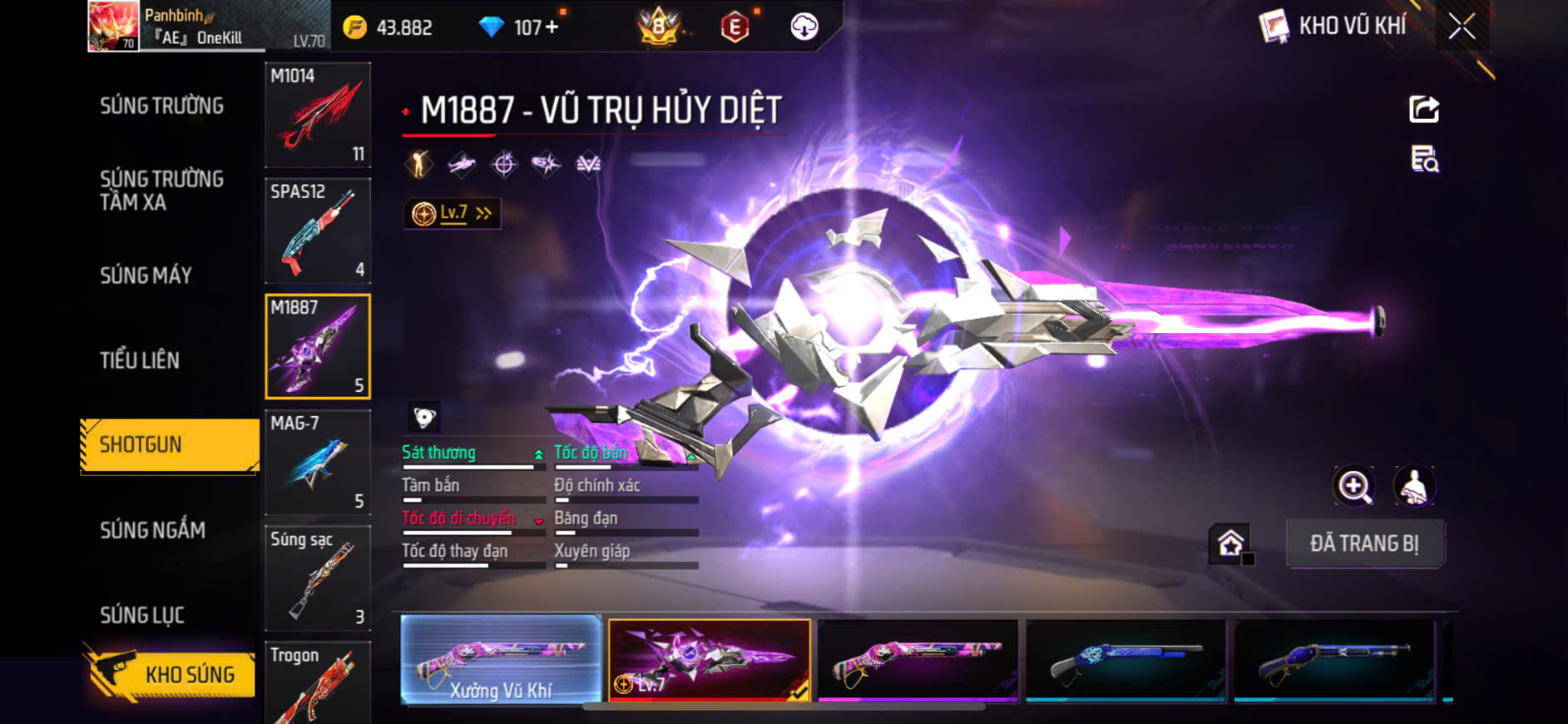The image size is (1568, 724).
Task: Select the M1014 weapon tile
Action: tap(318, 115)
